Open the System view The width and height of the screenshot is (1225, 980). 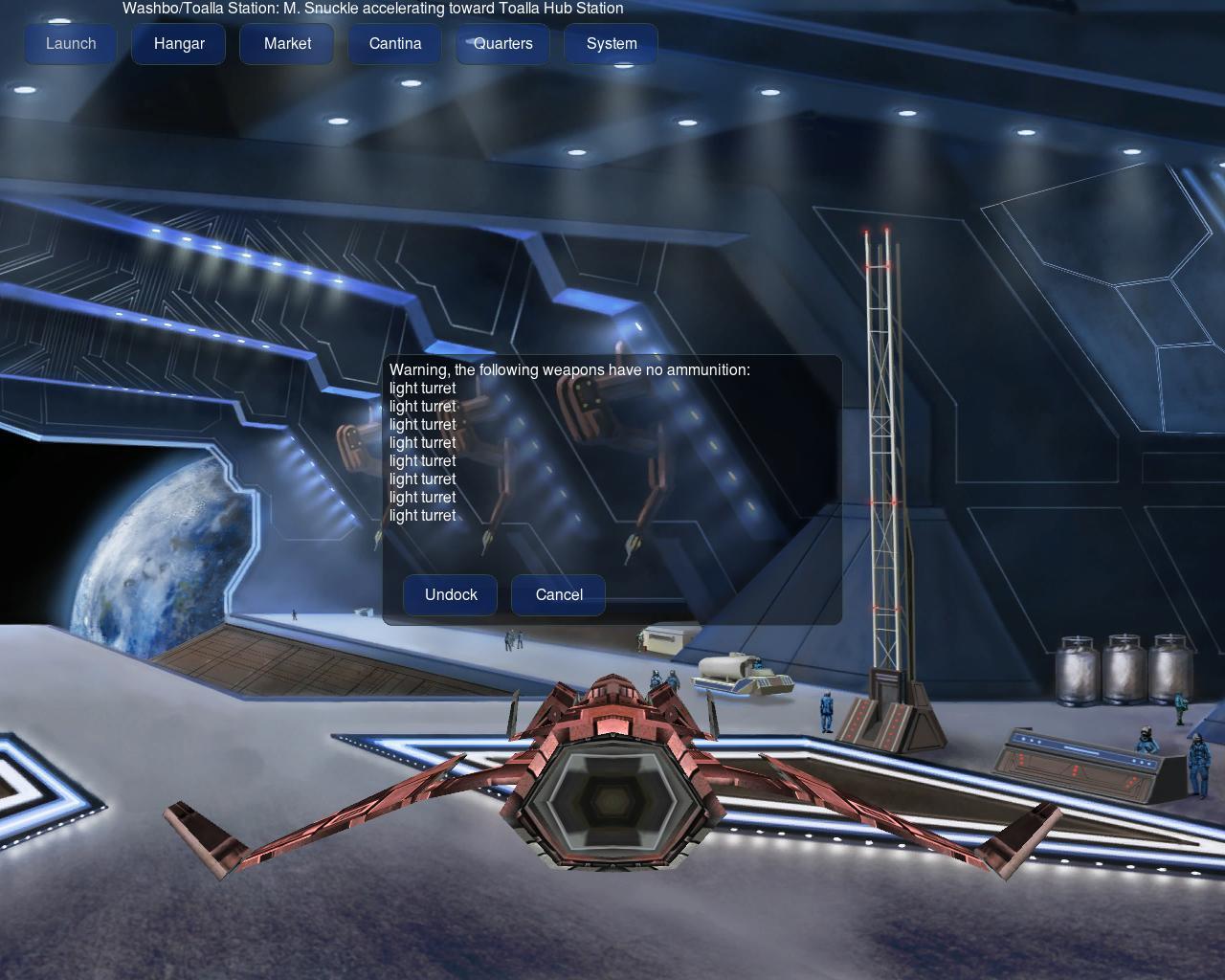[x=612, y=44]
